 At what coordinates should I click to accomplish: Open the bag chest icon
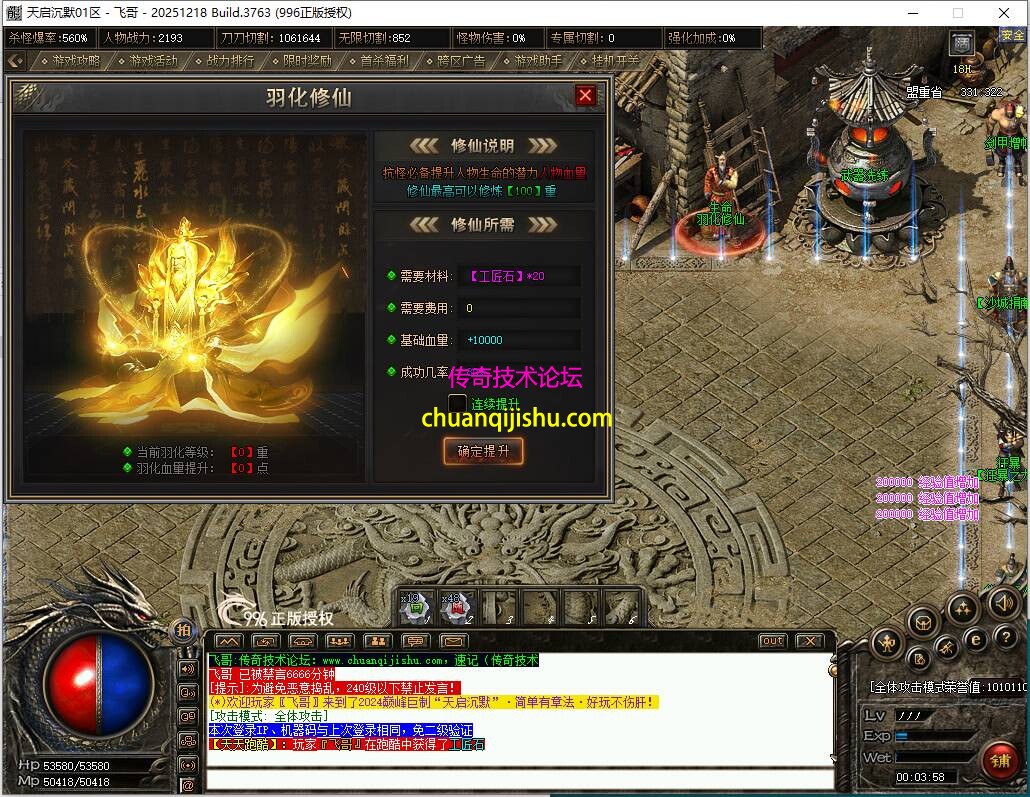(923, 622)
